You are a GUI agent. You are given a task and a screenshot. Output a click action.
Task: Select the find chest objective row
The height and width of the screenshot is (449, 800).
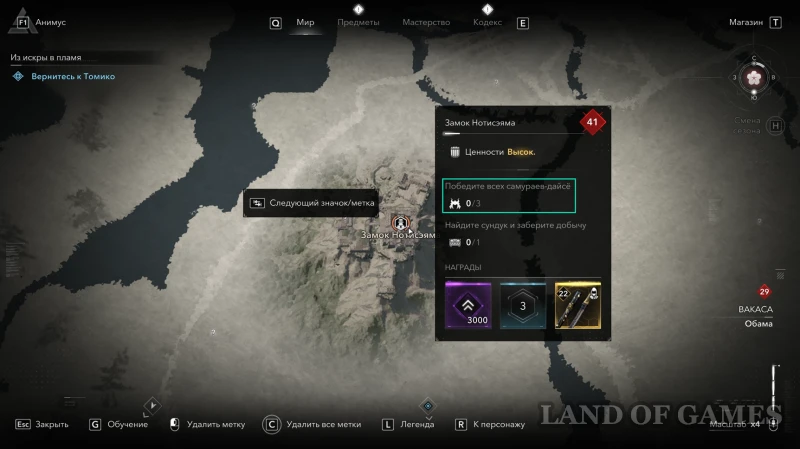tap(515, 234)
